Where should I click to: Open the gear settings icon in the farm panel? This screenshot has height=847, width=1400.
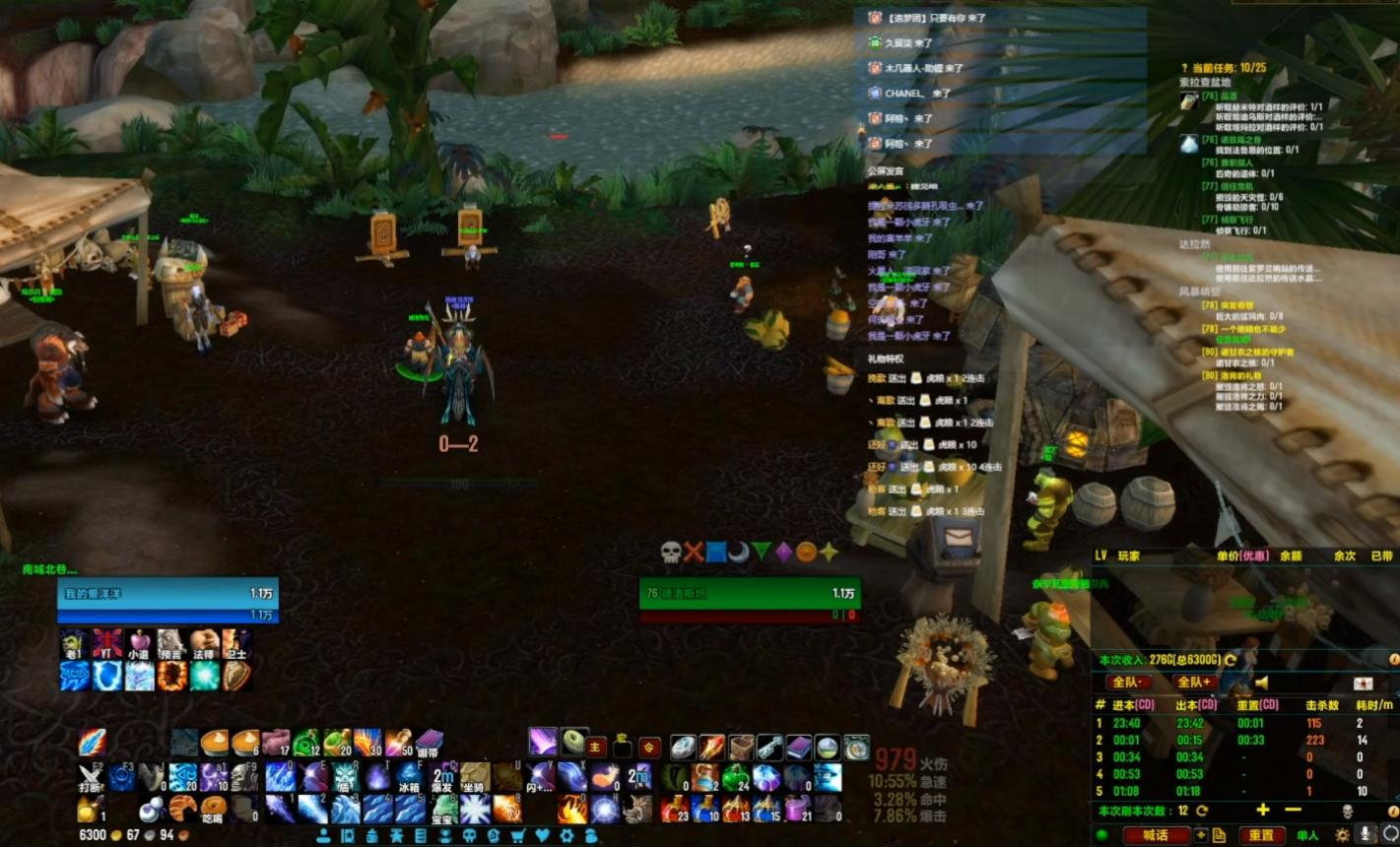[x=1343, y=835]
